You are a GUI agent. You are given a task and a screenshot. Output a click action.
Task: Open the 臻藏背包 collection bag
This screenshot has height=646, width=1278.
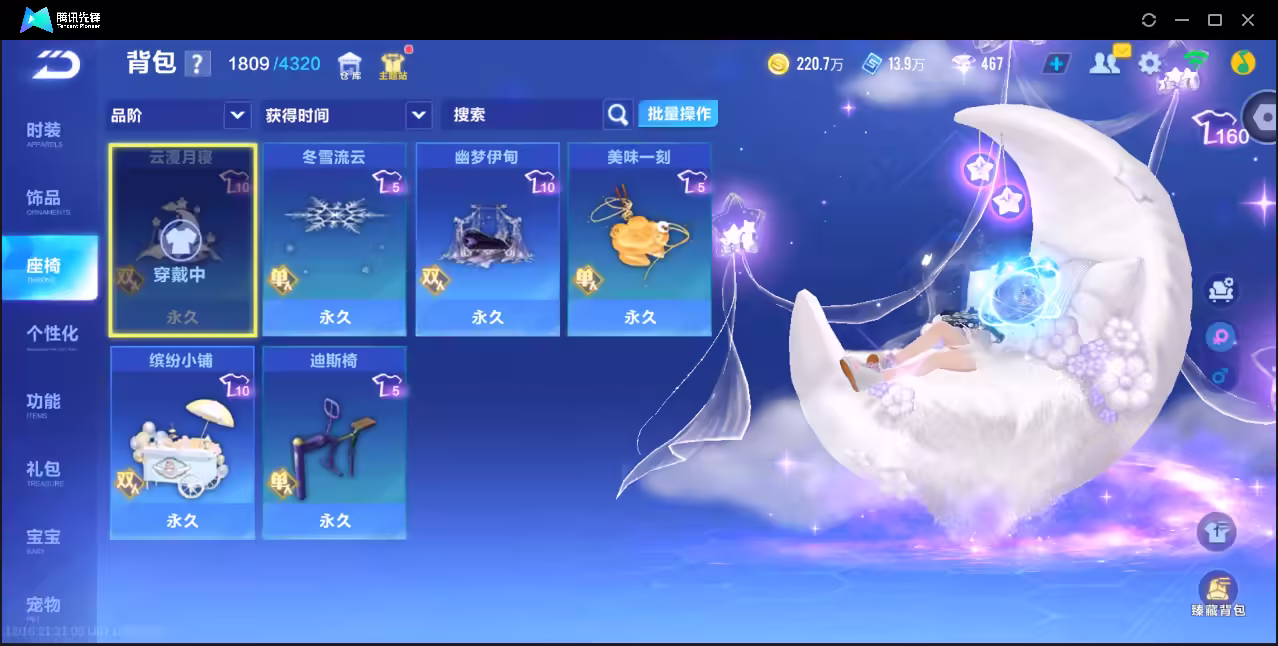[x=1217, y=594]
